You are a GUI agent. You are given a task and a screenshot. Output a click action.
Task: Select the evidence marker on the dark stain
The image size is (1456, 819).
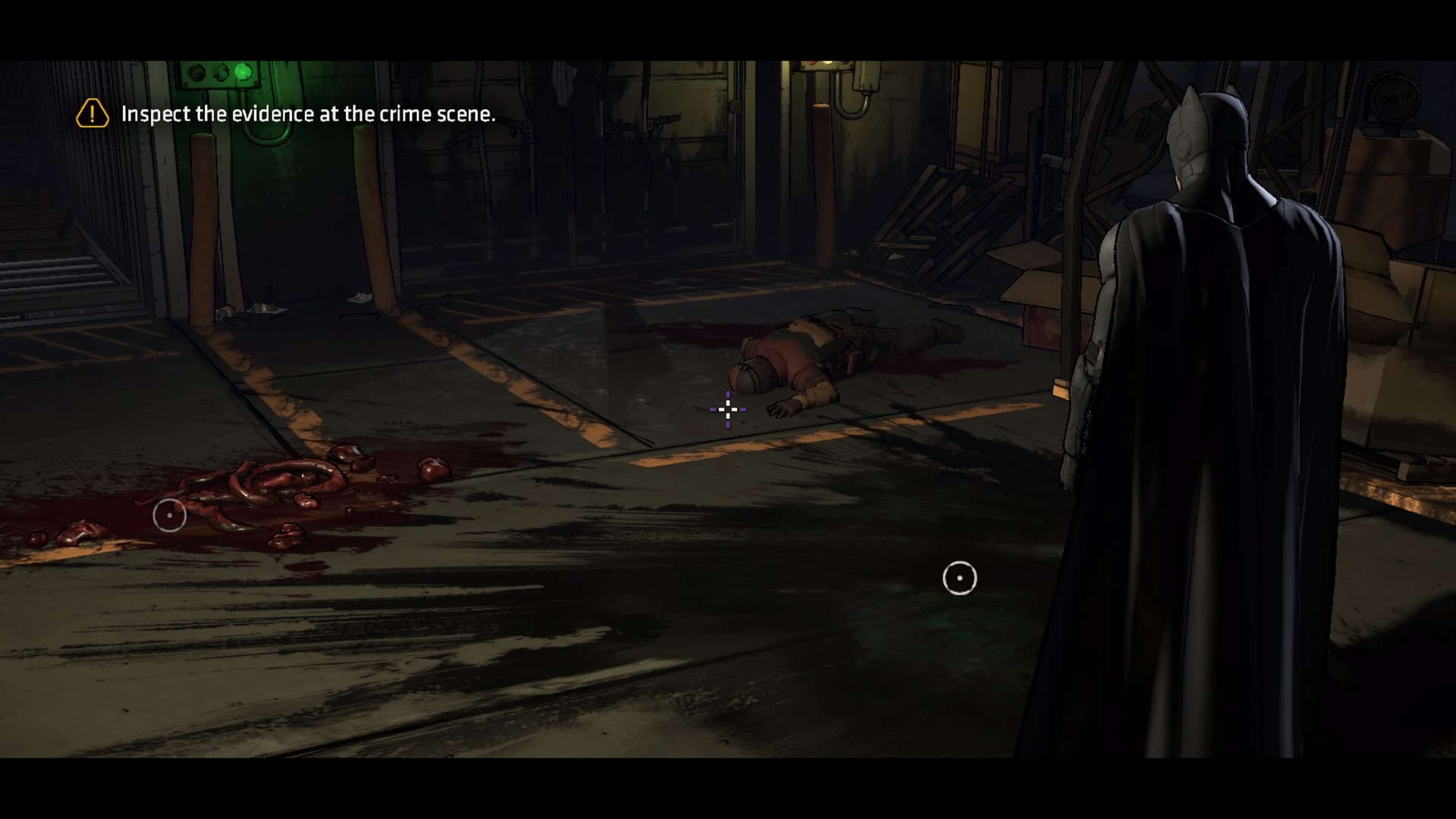960,577
